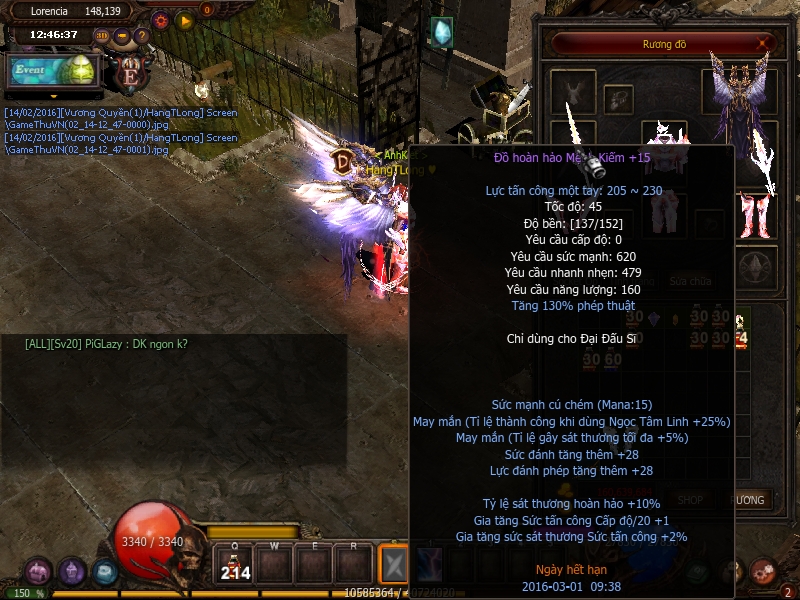Activate the crossed swords skill slot
800x600 pixels.
pyautogui.click(x=395, y=565)
